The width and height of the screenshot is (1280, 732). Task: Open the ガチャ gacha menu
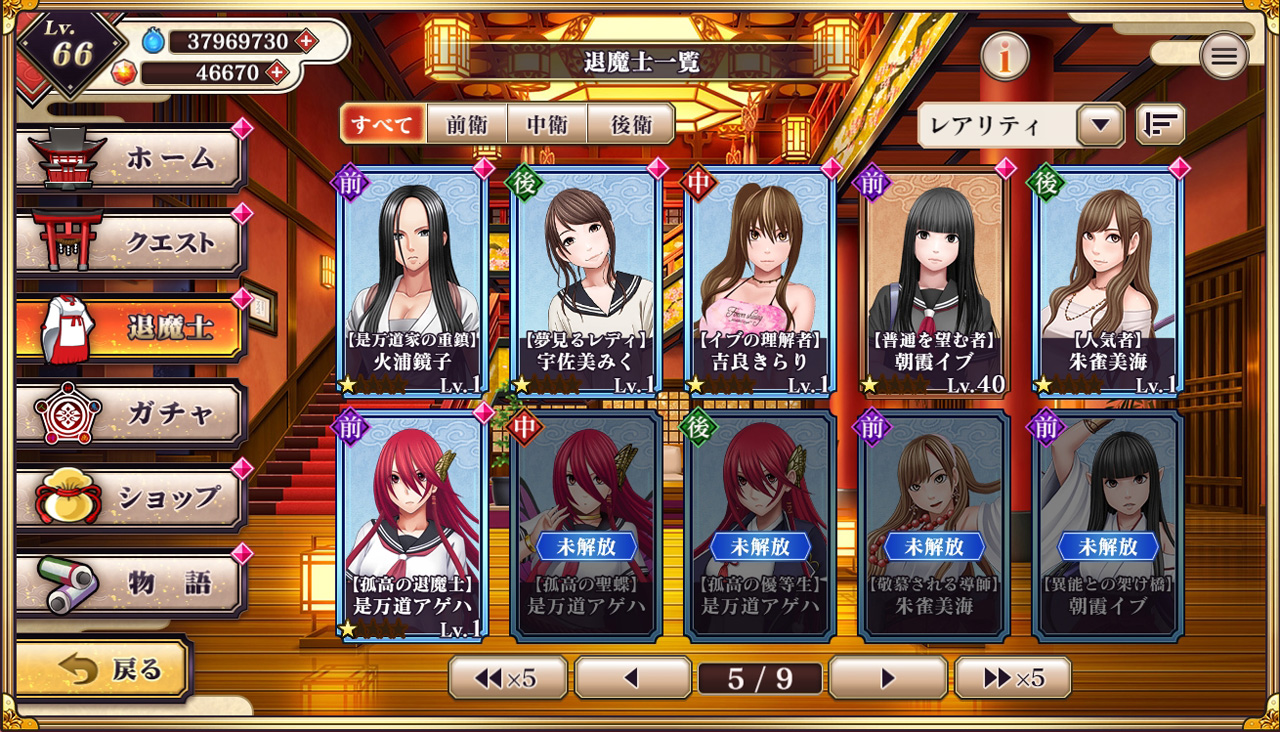click(132, 413)
